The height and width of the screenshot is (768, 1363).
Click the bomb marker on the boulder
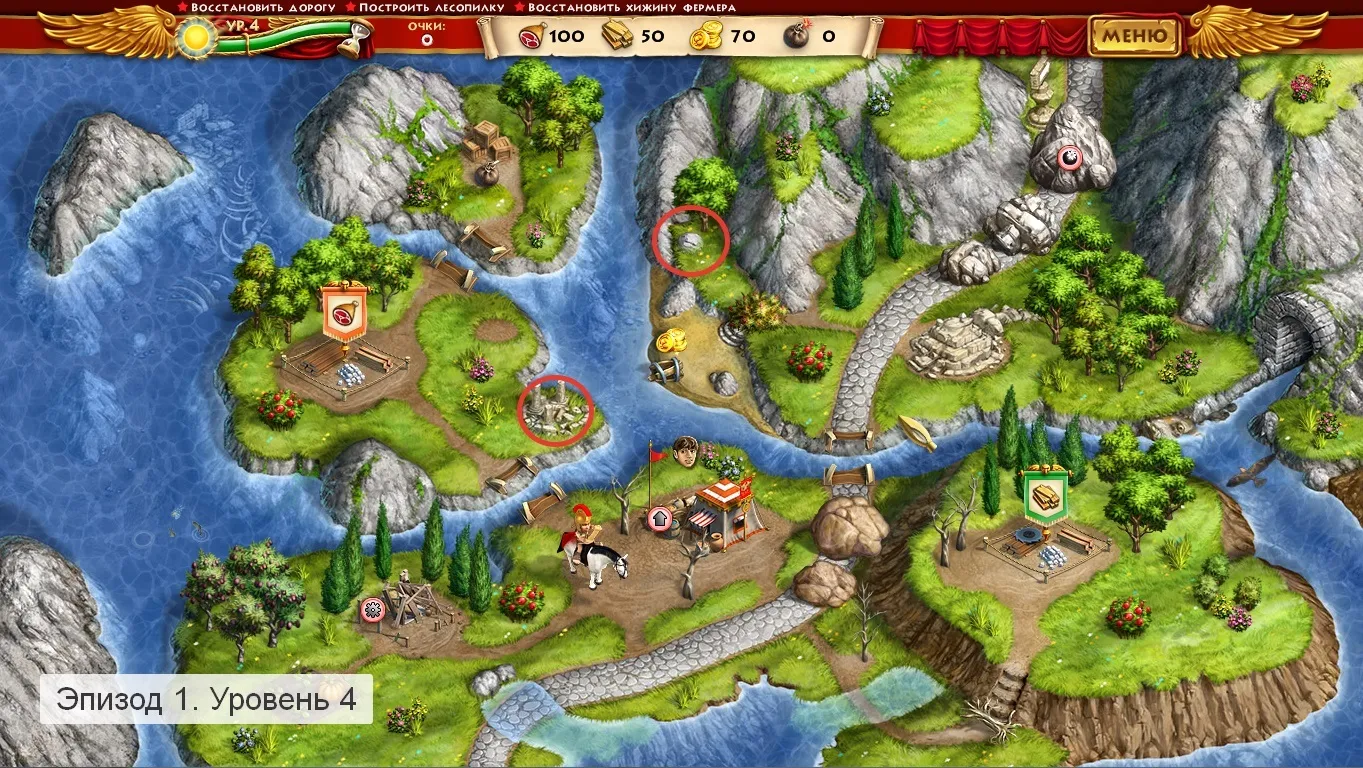[x=1070, y=155]
